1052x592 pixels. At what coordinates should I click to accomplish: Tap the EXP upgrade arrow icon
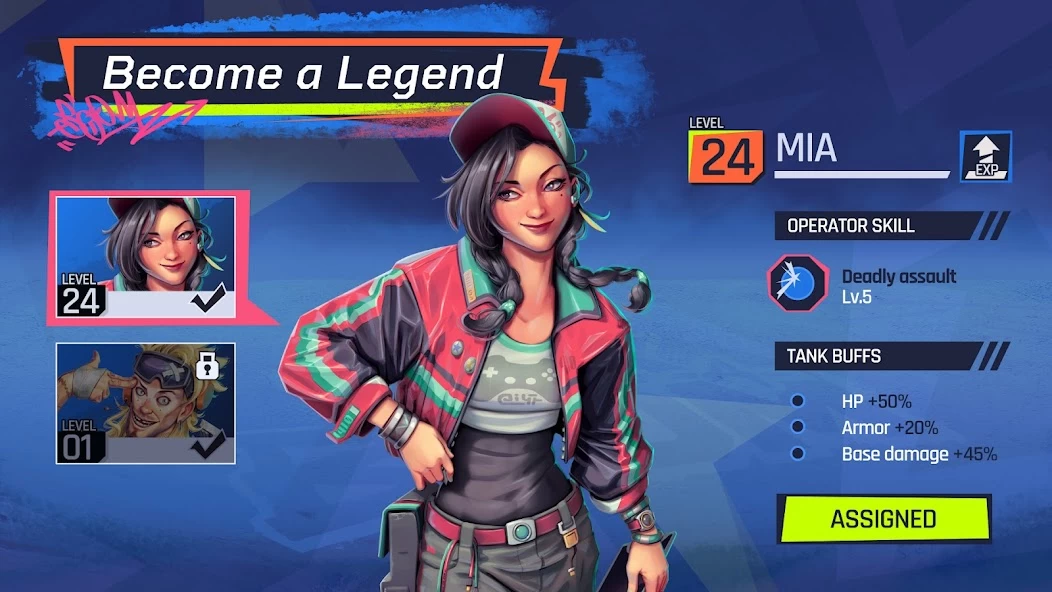click(985, 157)
